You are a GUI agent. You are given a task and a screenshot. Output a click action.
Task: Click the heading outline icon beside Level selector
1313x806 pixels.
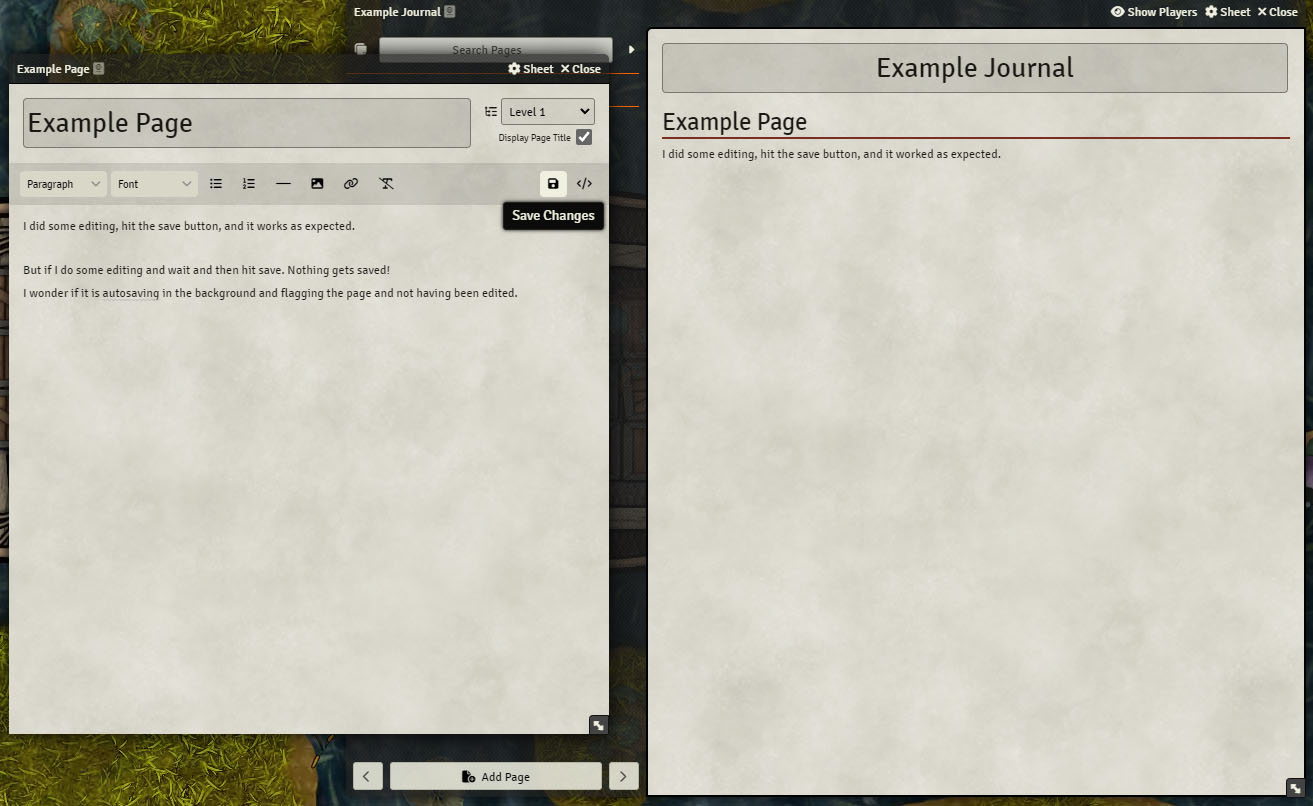pos(490,111)
